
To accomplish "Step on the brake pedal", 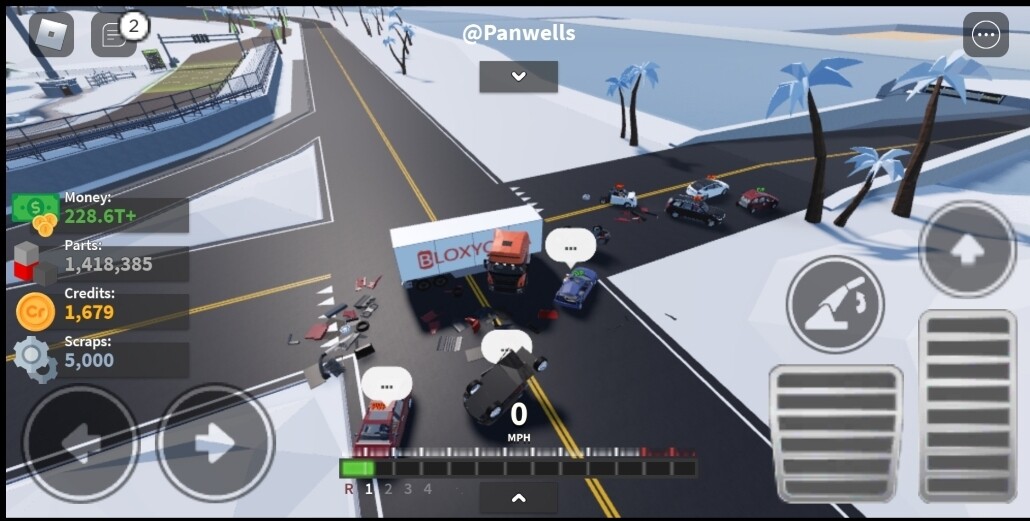I will pos(835,432).
